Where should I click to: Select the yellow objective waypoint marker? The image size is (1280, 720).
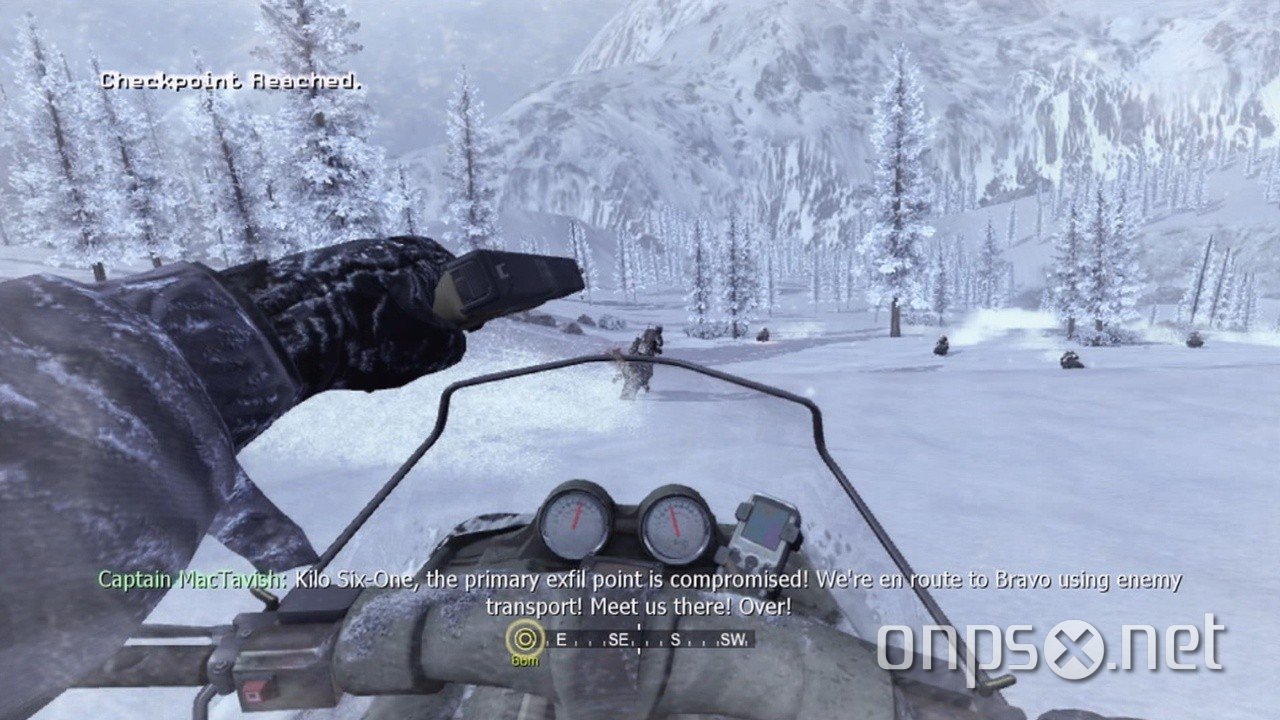coord(524,638)
